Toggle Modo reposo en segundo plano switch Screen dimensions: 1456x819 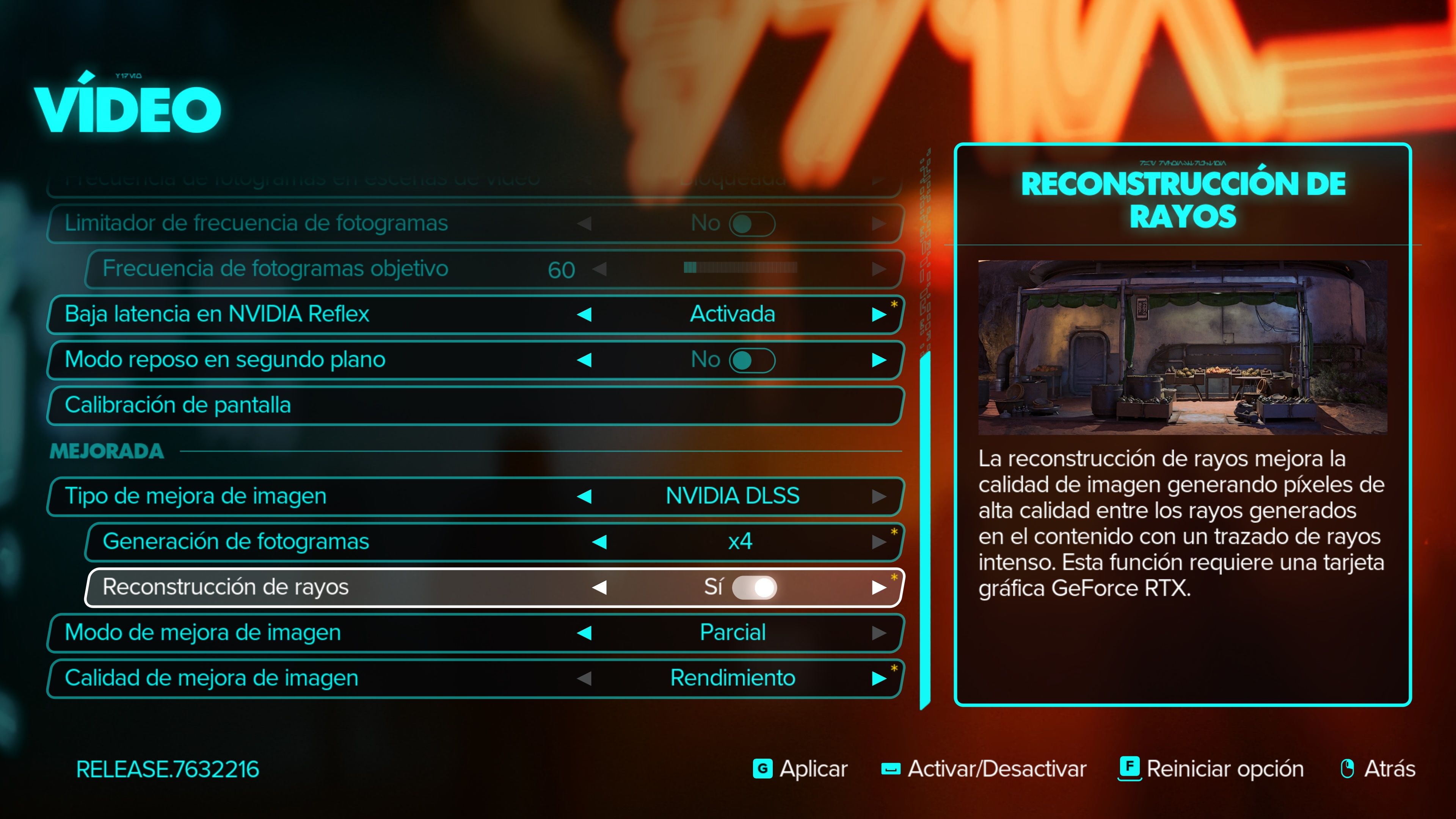tap(752, 360)
